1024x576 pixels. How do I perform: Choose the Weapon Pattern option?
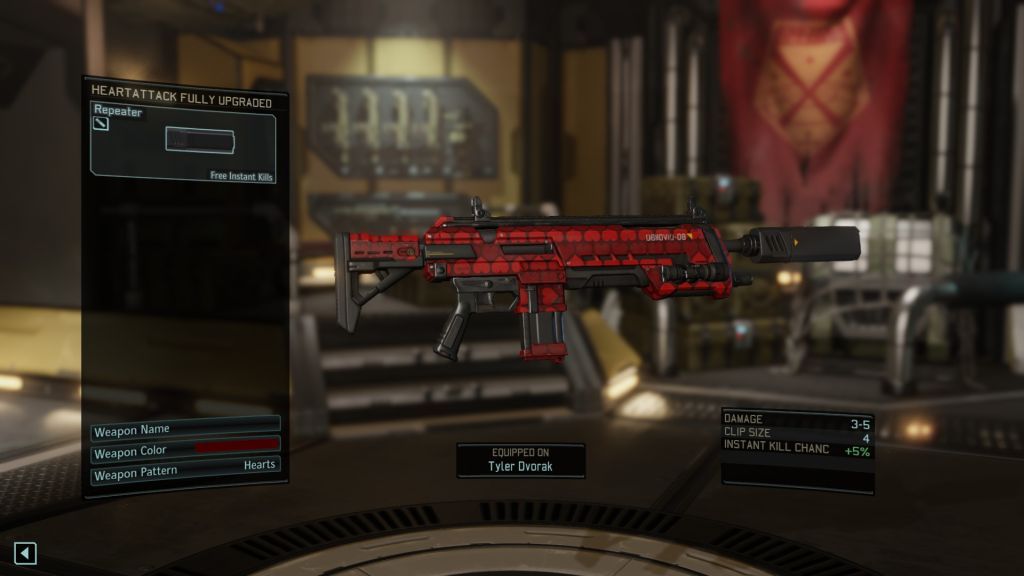coord(185,466)
